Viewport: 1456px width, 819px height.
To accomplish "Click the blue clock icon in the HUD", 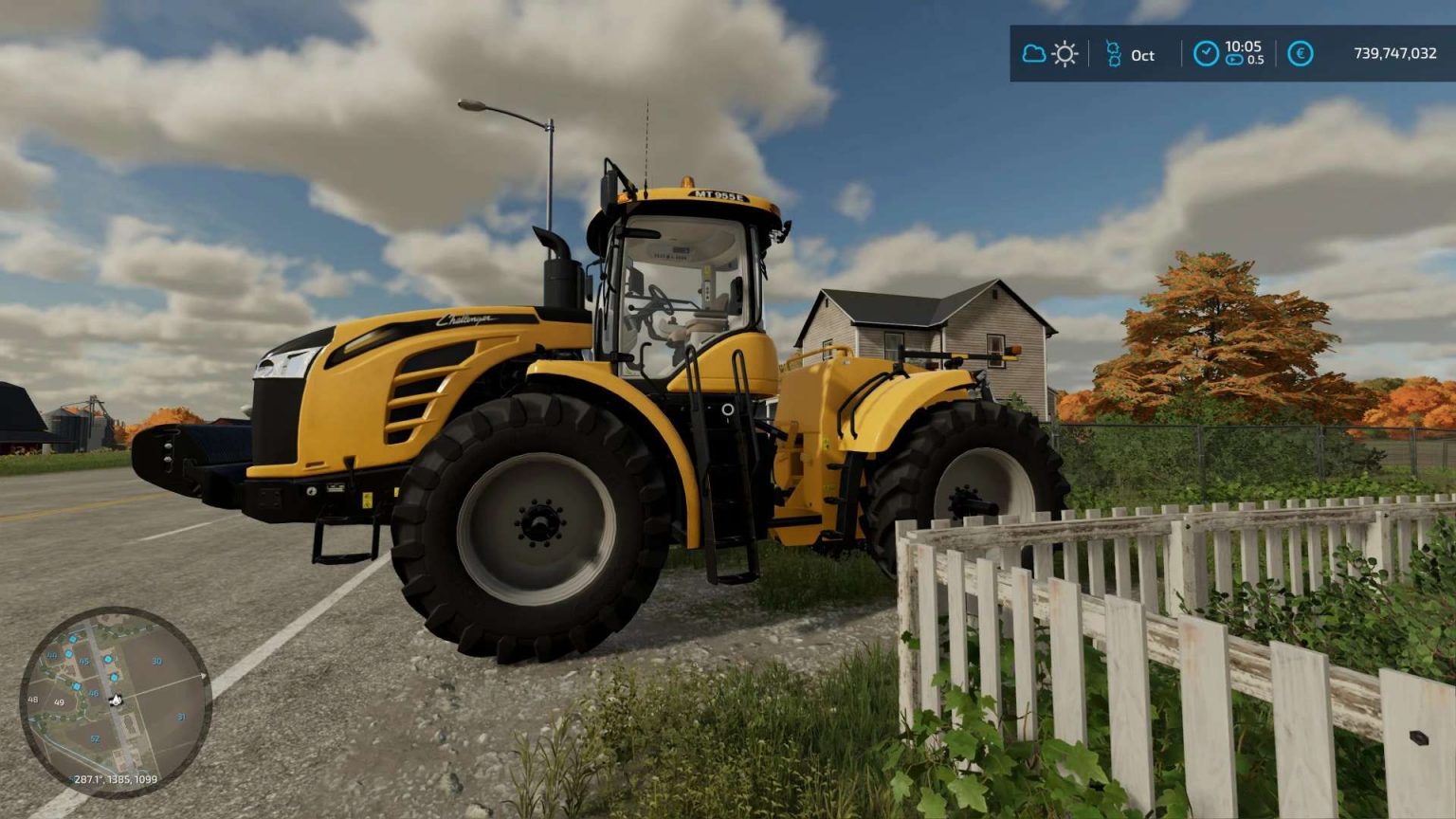I will tap(1207, 53).
